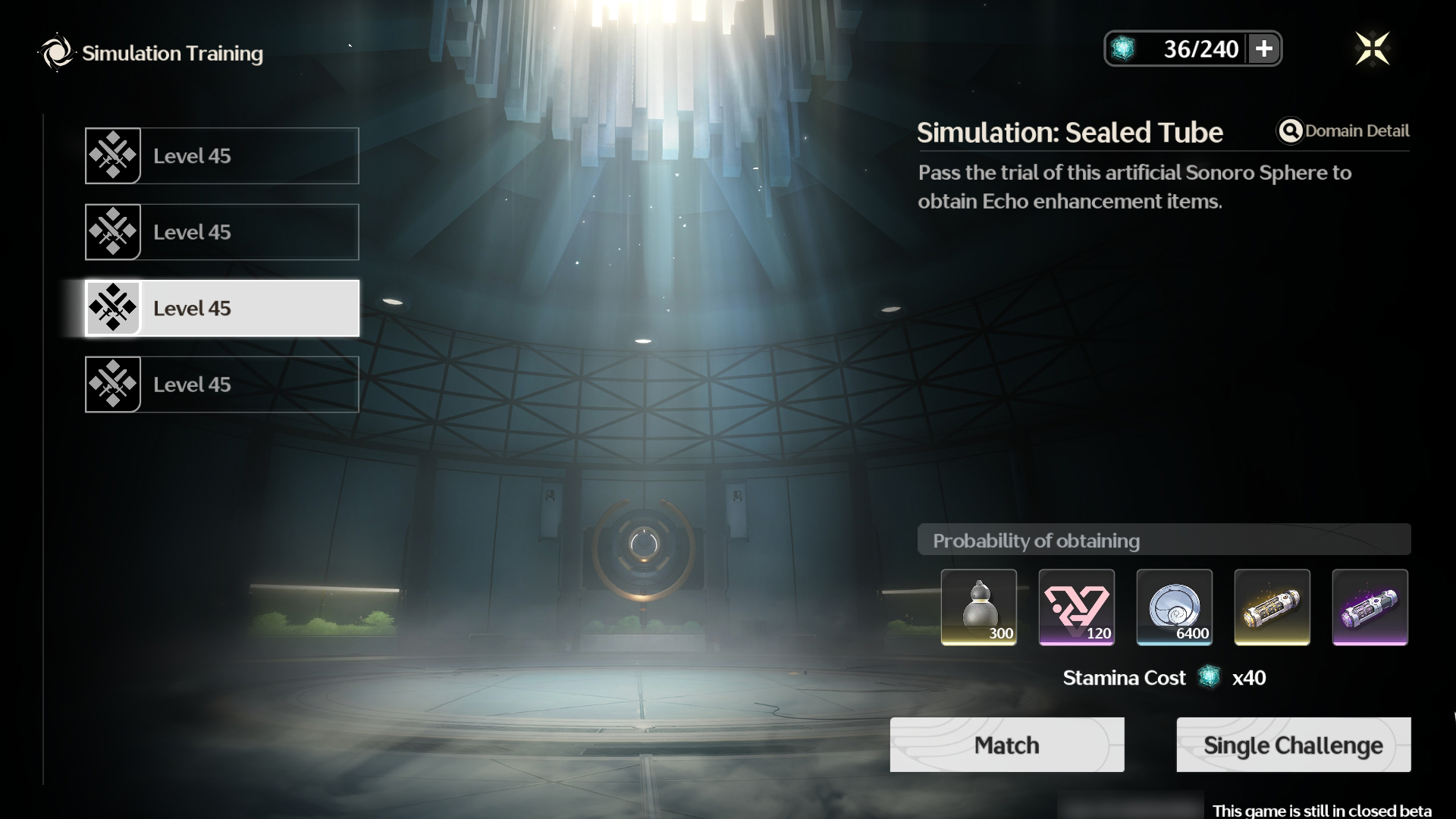Show the shell credit reward of 6400
1456x819 pixels.
(1174, 607)
